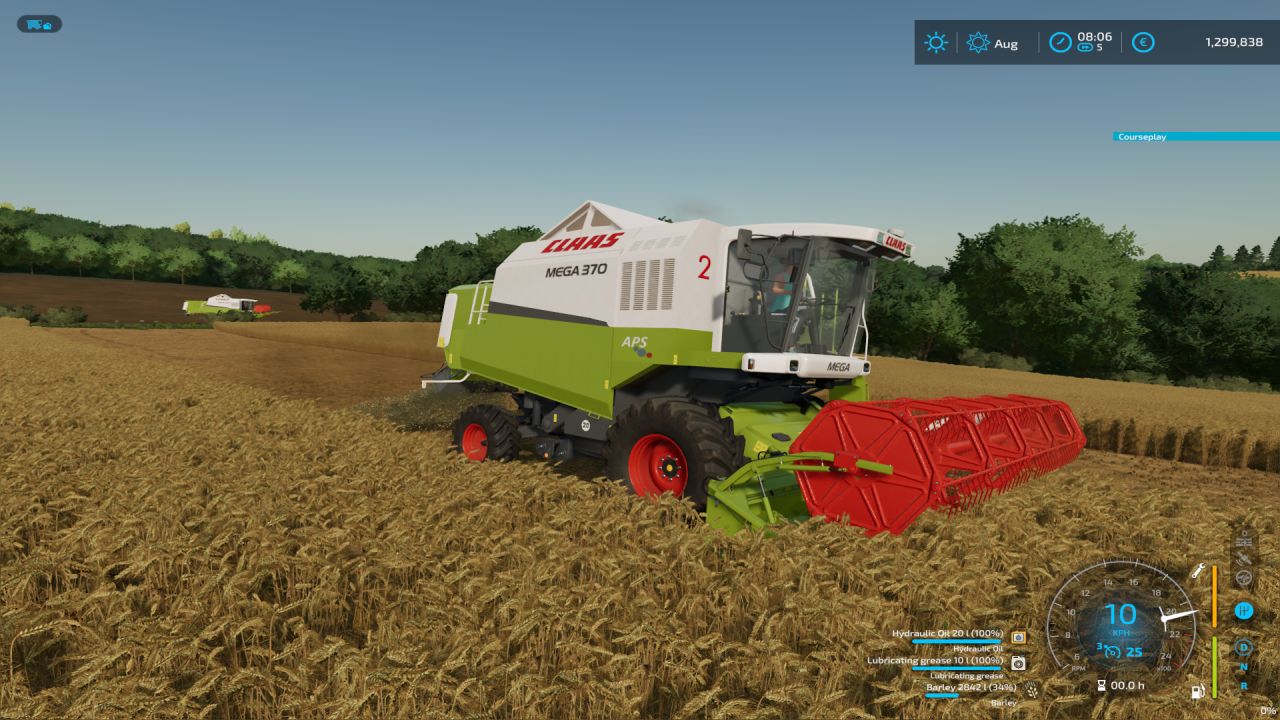
Task: Click the hydraulic oil canister icon
Action: (1018, 637)
